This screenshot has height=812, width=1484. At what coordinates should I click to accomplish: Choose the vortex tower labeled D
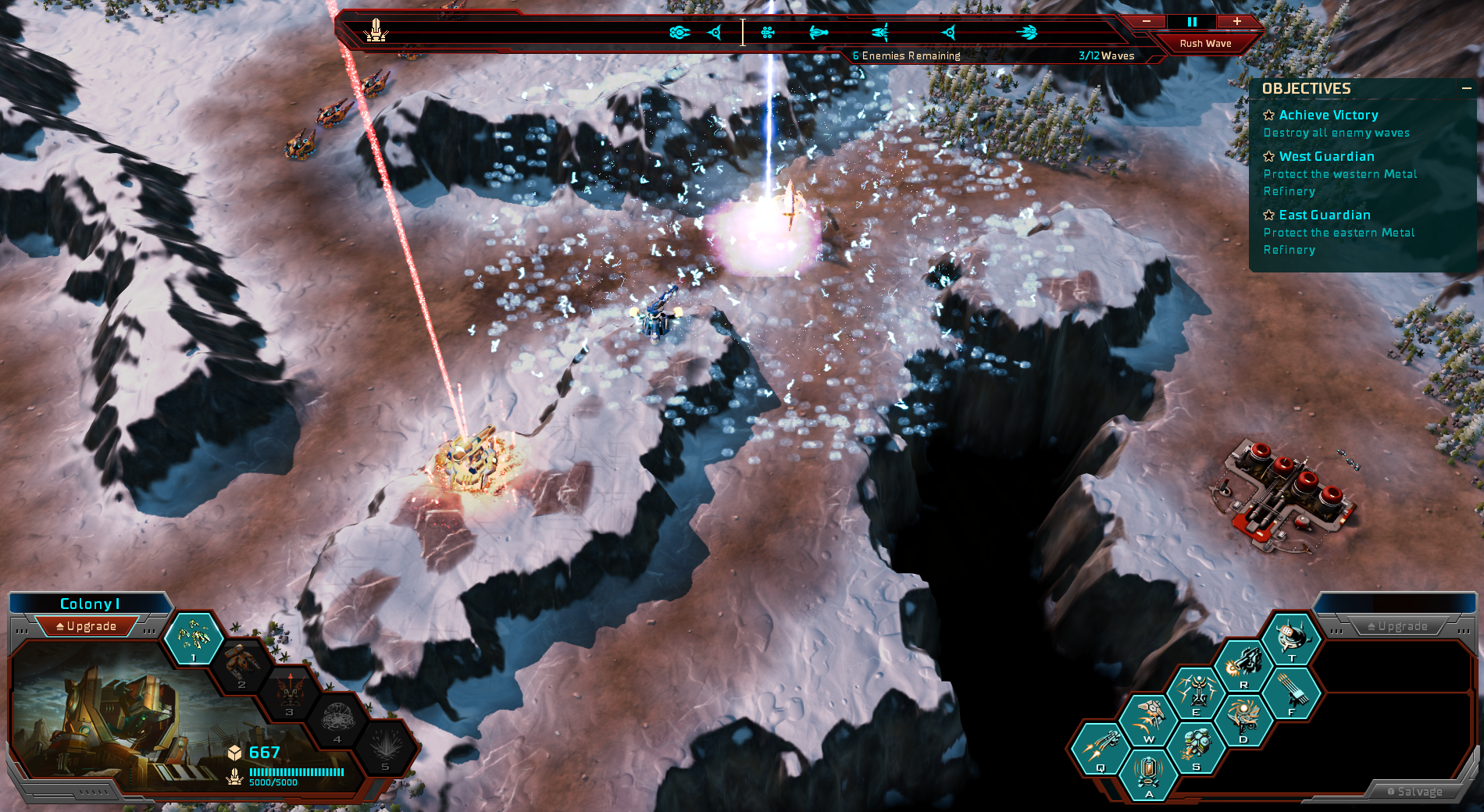click(x=1243, y=720)
